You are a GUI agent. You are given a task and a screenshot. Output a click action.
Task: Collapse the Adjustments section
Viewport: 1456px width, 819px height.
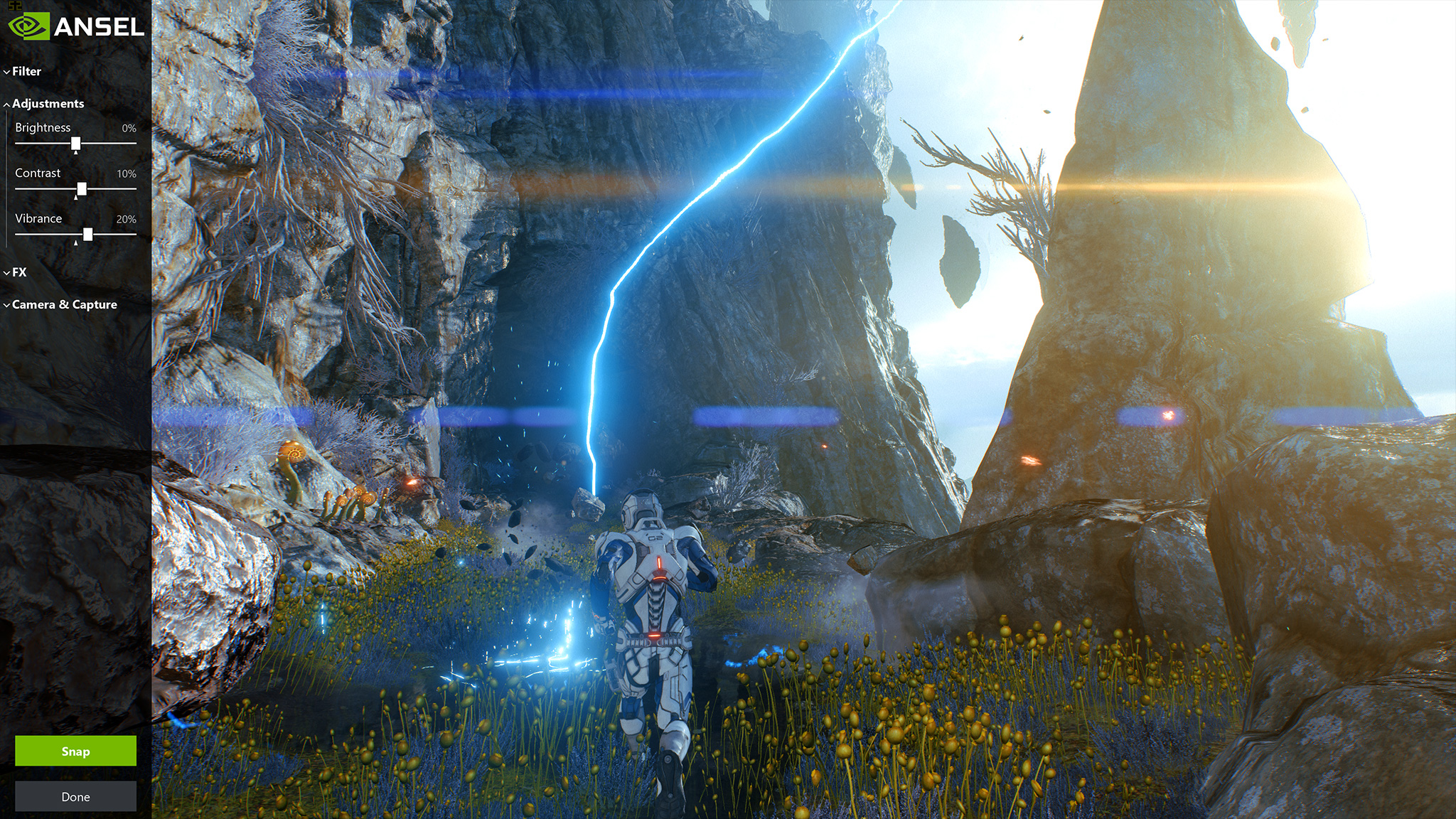(47, 104)
